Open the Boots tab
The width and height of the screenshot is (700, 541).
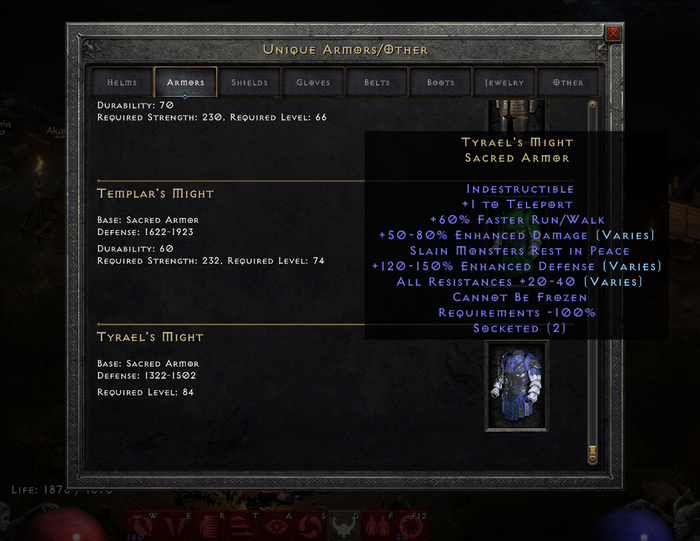(441, 82)
